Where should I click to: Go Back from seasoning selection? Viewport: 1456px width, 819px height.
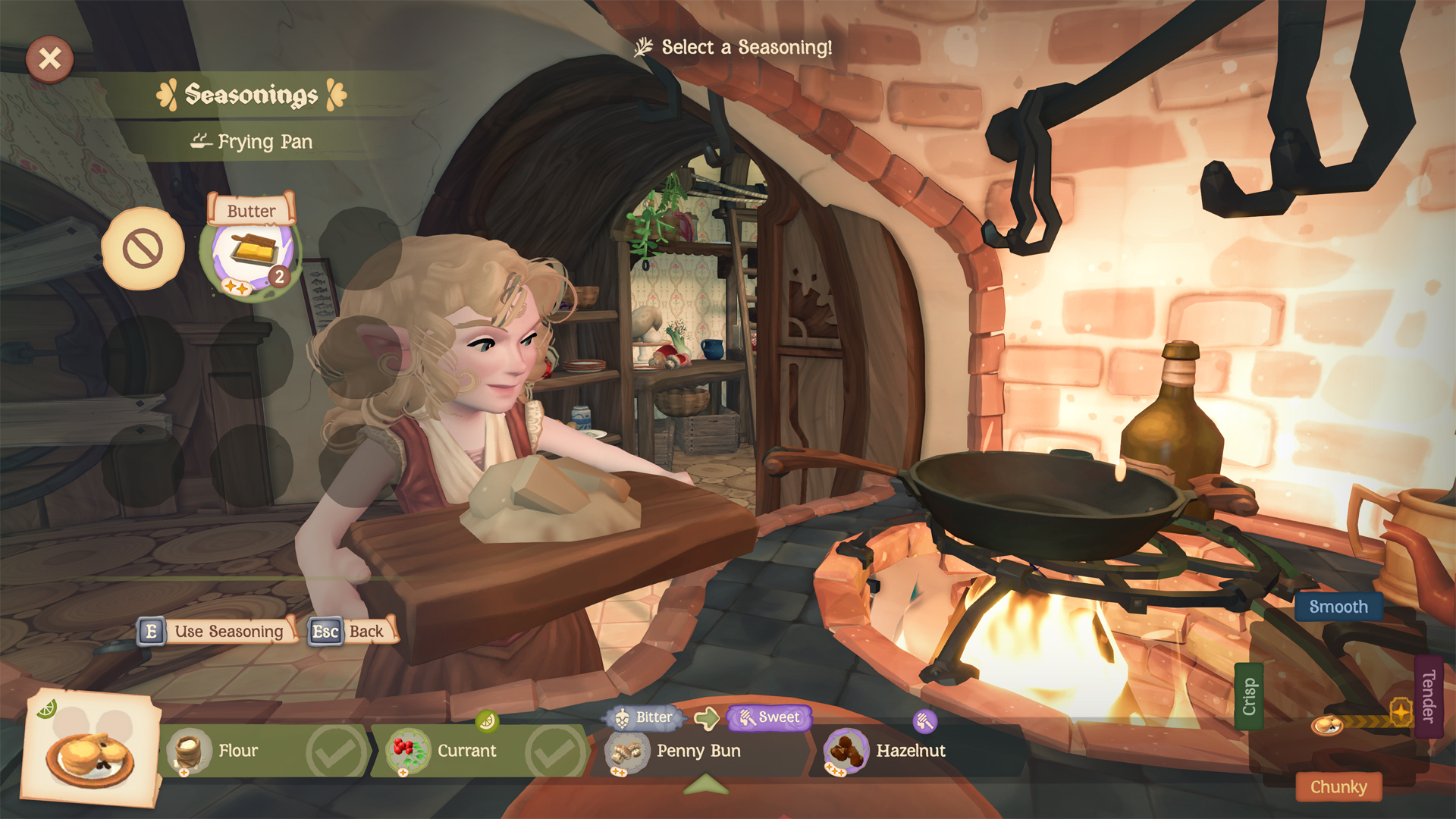coord(353,632)
